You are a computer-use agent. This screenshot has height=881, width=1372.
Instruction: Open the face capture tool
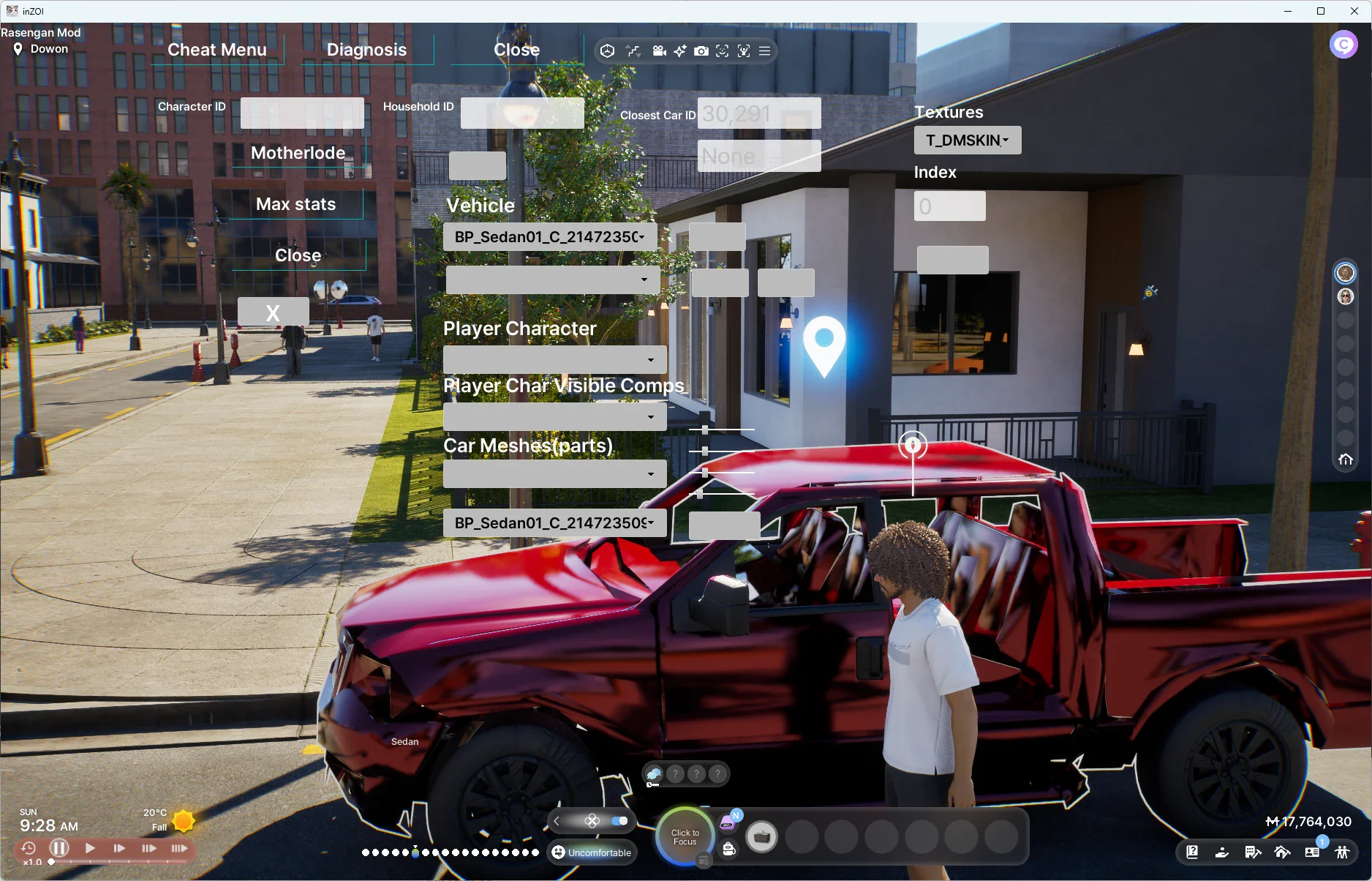(722, 51)
